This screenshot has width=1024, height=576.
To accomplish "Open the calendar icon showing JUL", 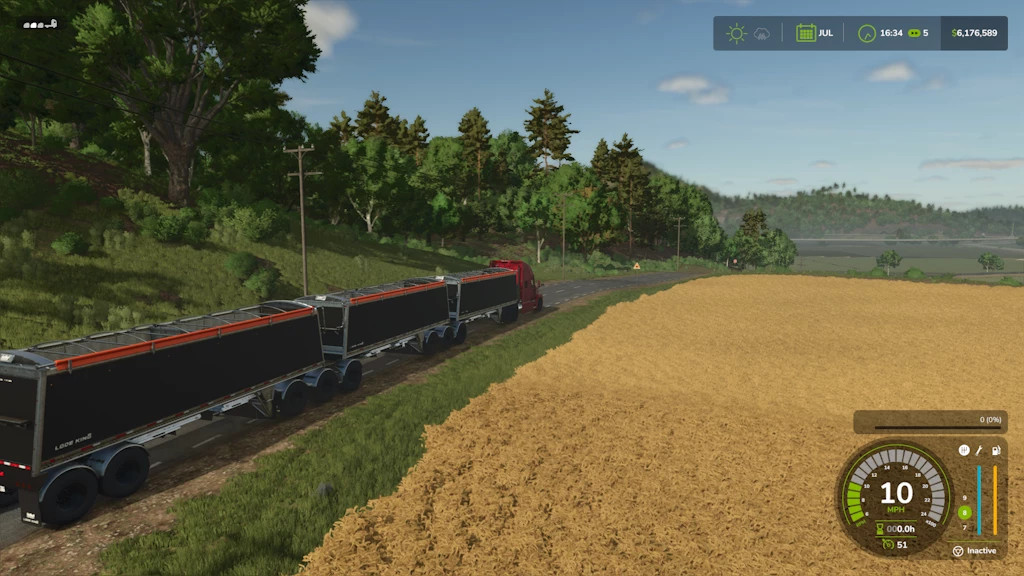I will coord(805,33).
